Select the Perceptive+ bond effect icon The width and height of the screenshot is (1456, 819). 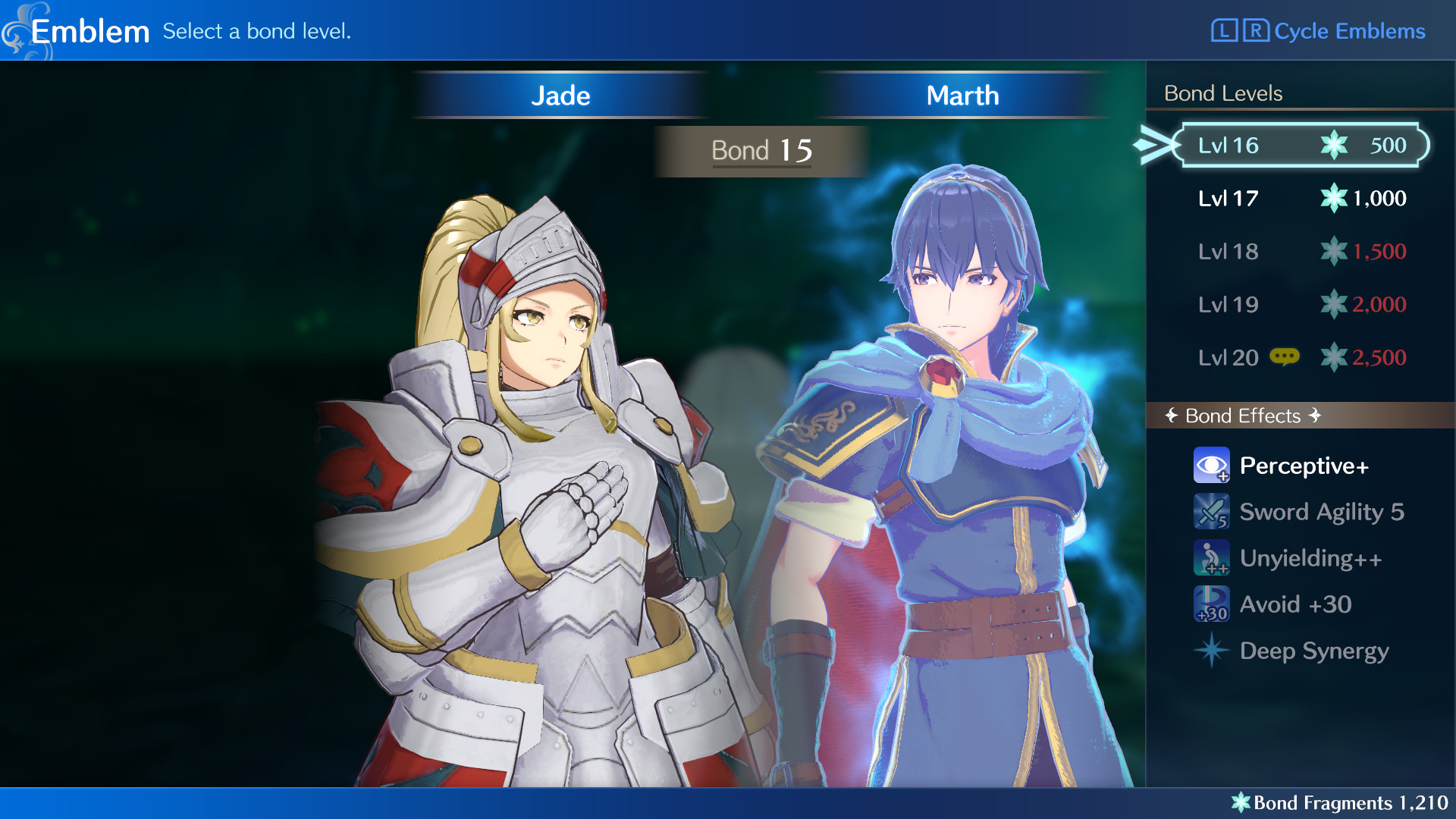[x=1211, y=465]
